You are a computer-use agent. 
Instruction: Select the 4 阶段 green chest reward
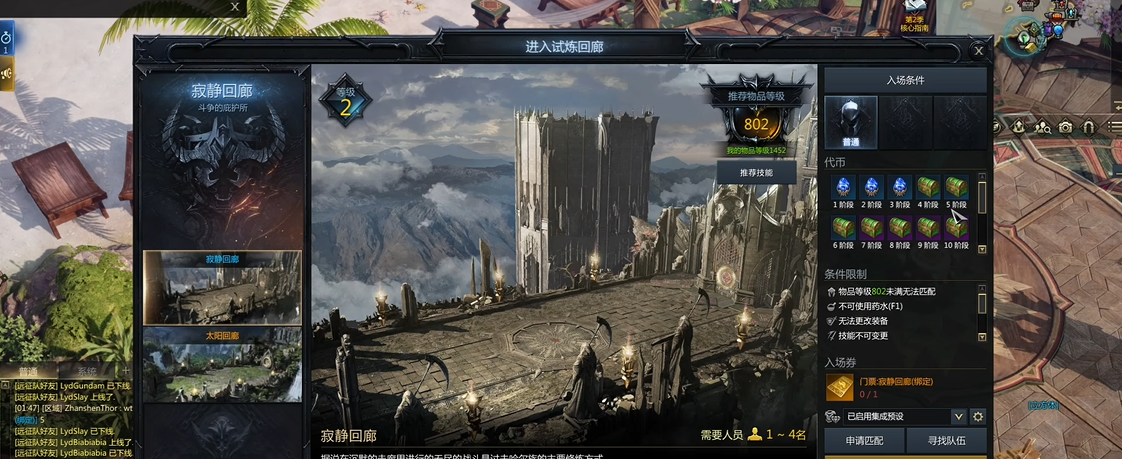(927, 189)
